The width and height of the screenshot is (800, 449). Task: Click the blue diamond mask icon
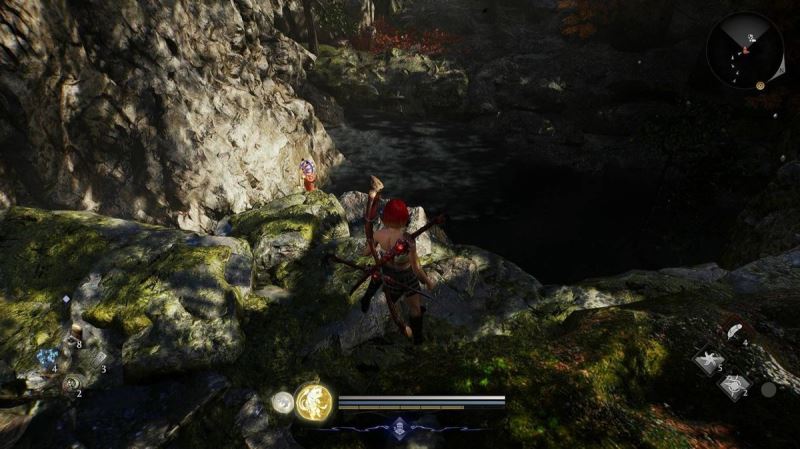(401, 427)
